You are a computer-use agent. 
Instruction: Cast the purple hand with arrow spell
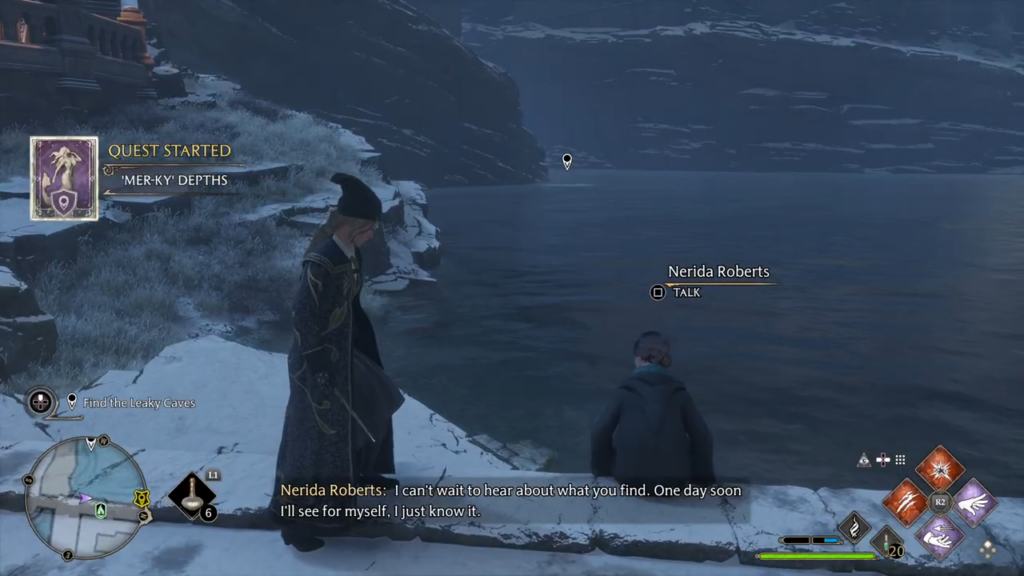939,537
